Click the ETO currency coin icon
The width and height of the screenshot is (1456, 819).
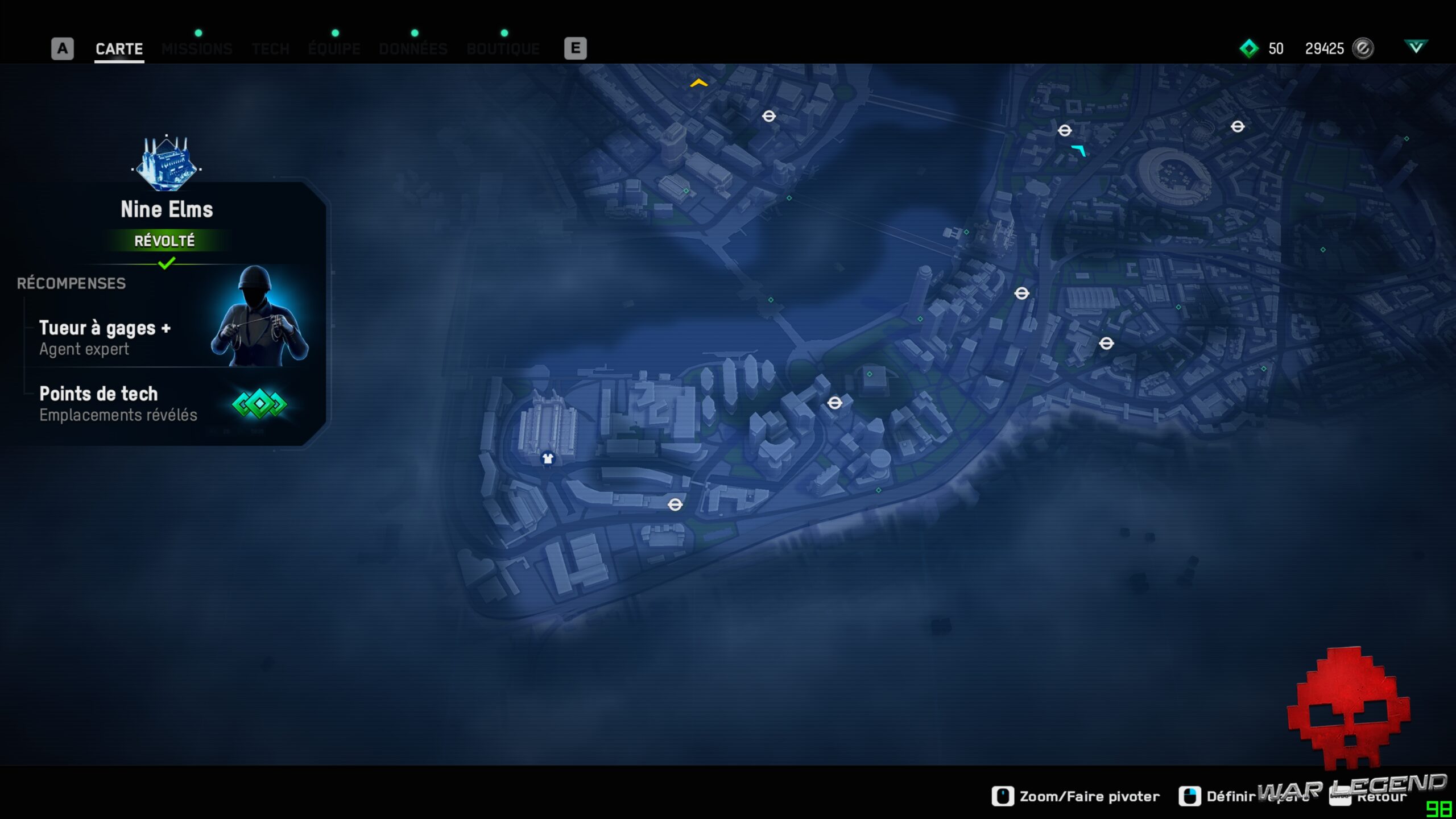[x=1362, y=49]
